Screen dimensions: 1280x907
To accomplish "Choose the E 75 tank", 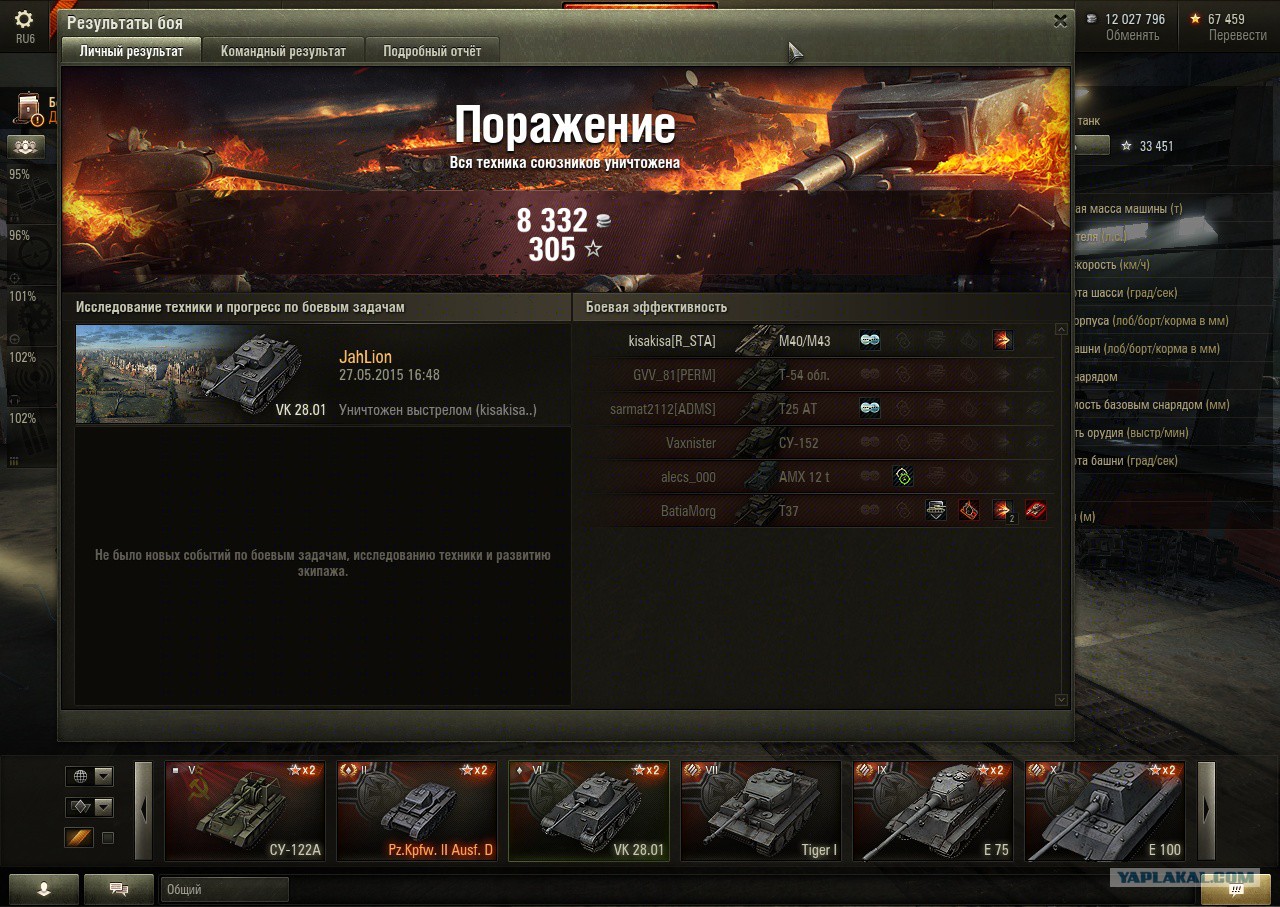I will (x=933, y=811).
